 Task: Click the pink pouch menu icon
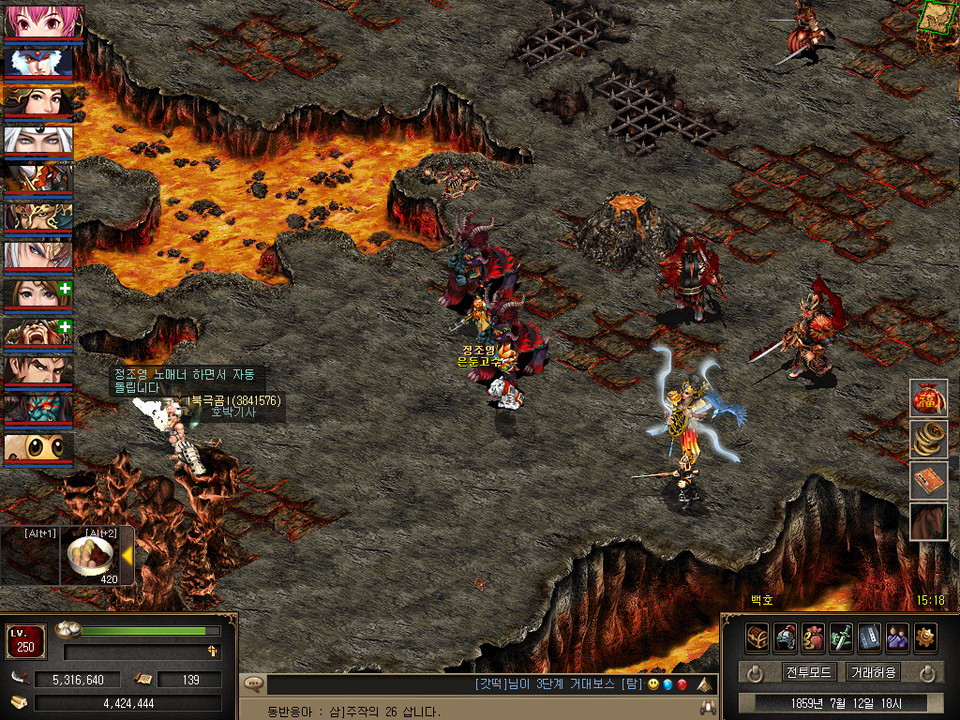[x=813, y=637]
